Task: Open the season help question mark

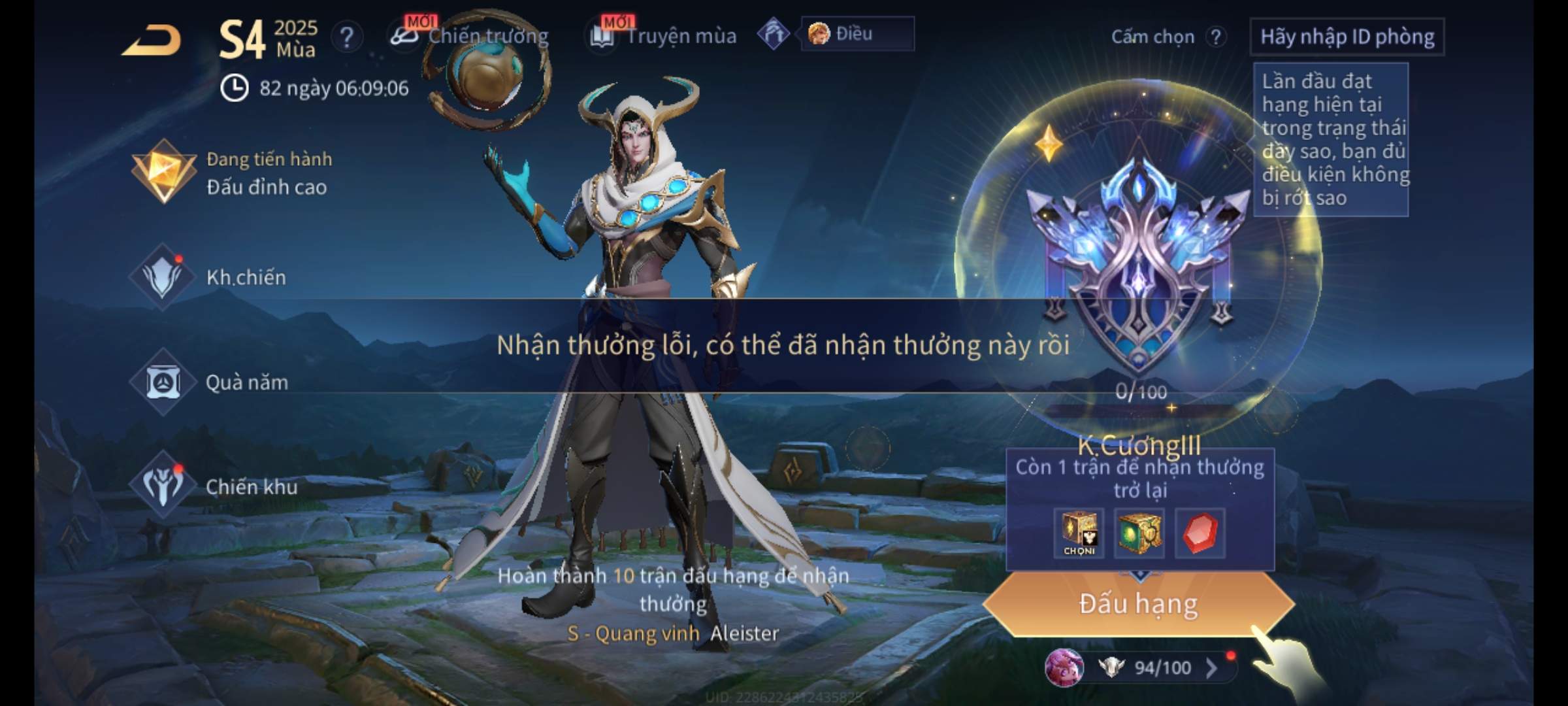Action: tap(346, 37)
